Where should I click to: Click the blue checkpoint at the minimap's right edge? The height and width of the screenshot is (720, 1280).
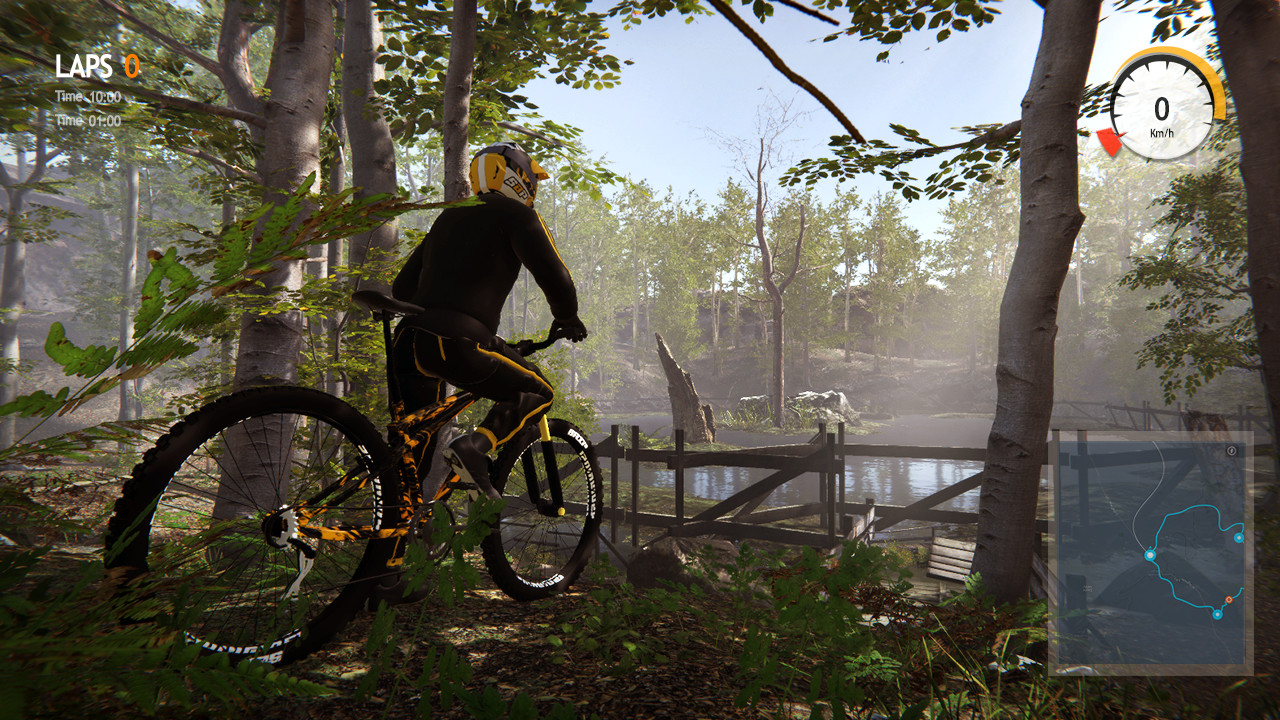[x=1238, y=539]
